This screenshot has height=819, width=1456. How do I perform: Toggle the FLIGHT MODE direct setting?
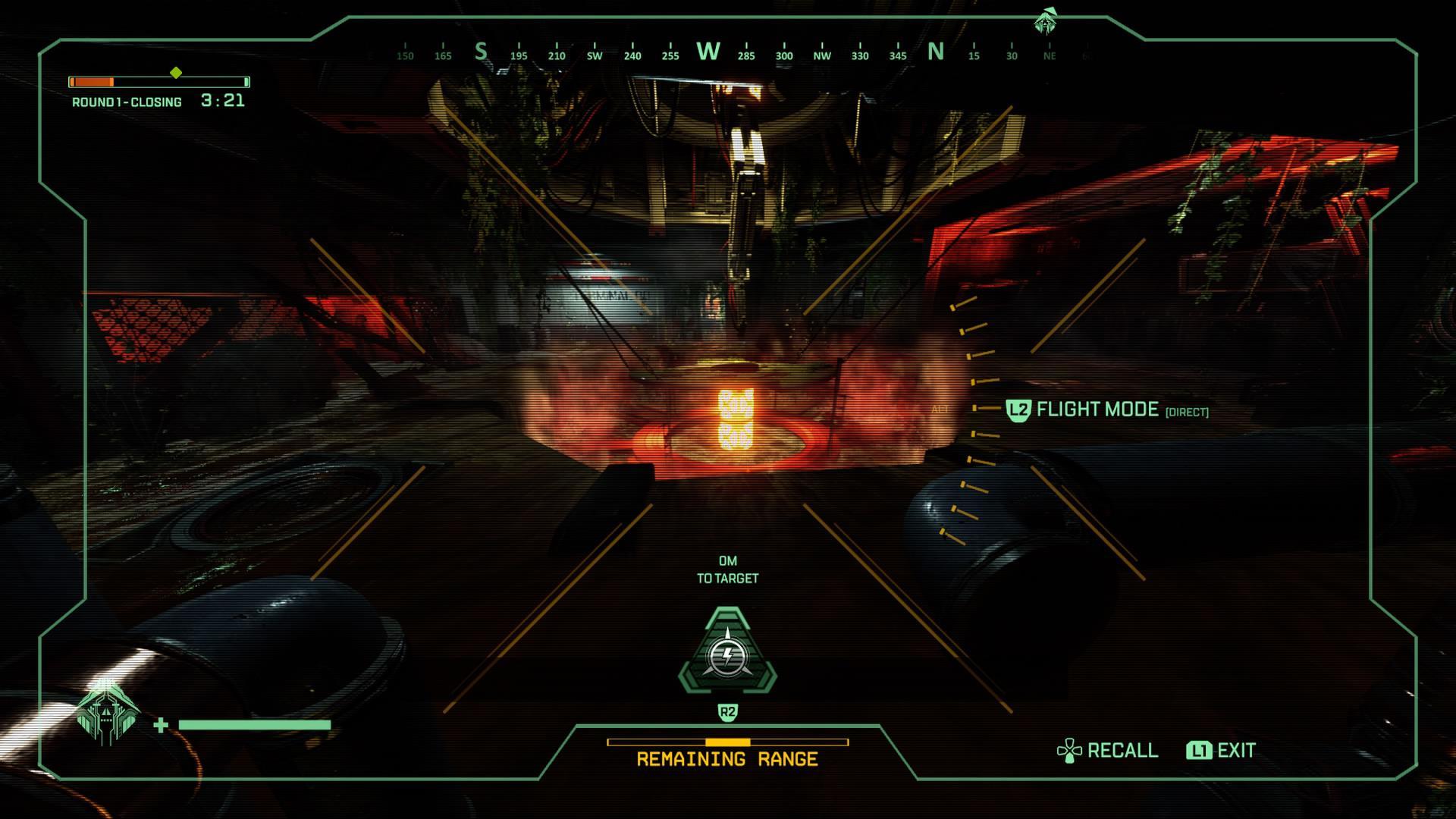click(1108, 410)
